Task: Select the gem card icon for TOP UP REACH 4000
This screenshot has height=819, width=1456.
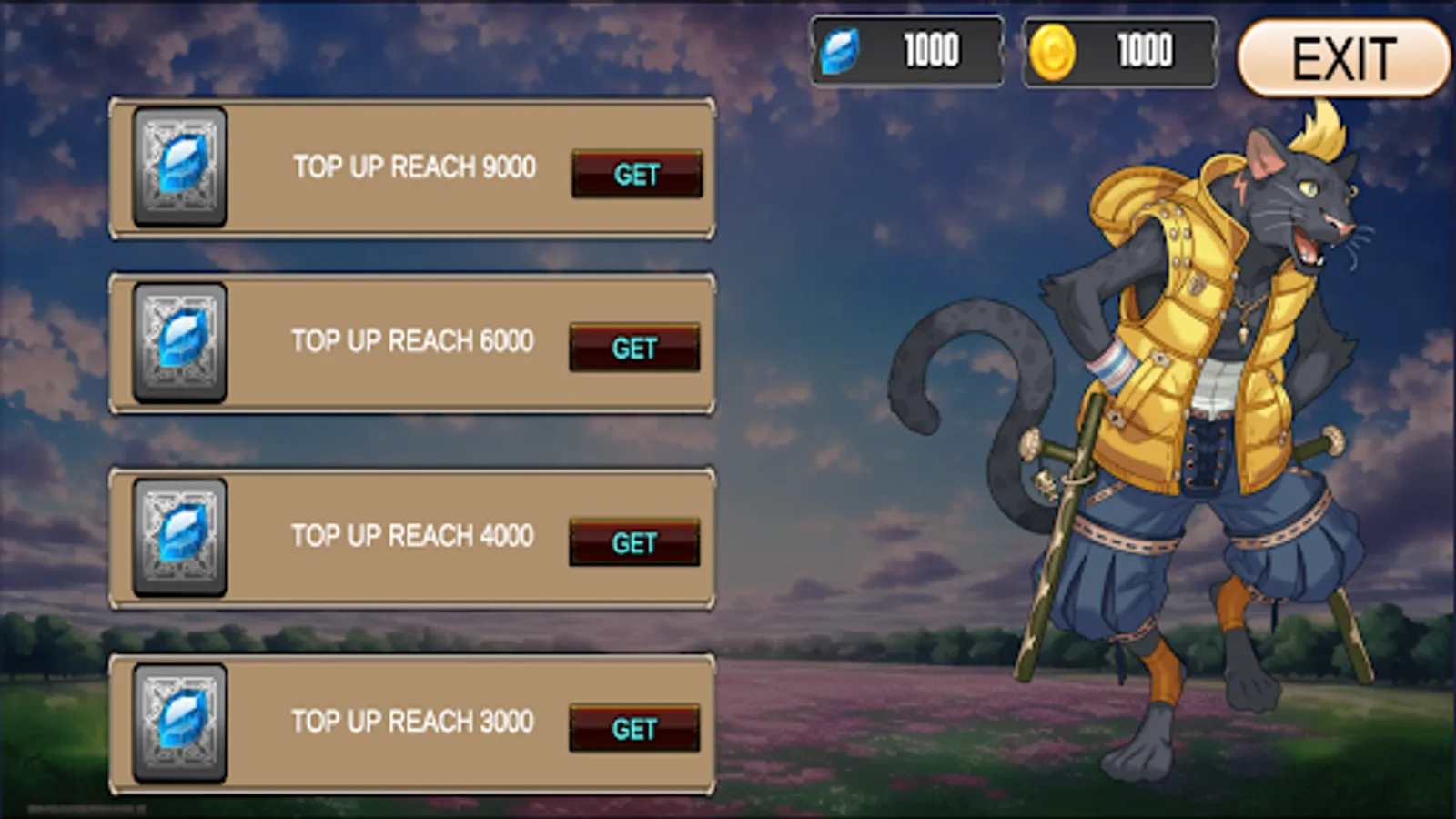Action: pyautogui.click(x=179, y=539)
